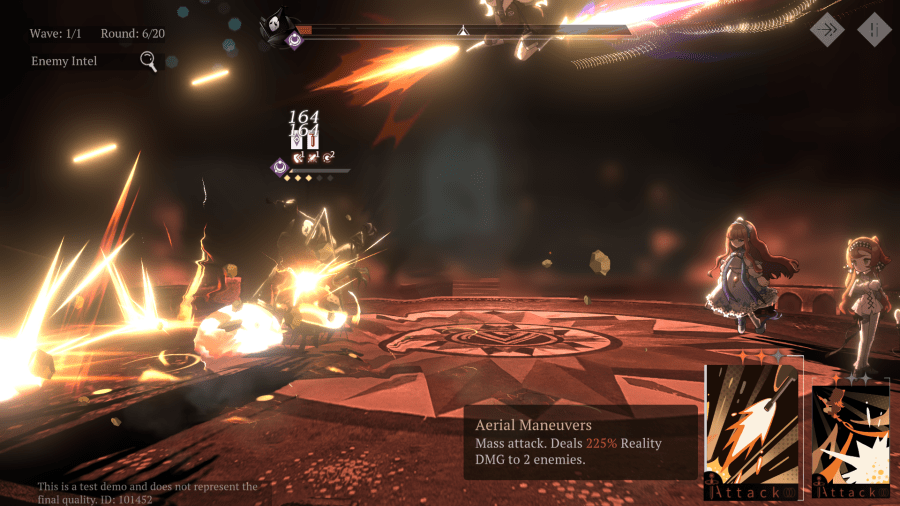
Task: Toggle the fast-forward speed button
Action: click(x=826, y=30)
